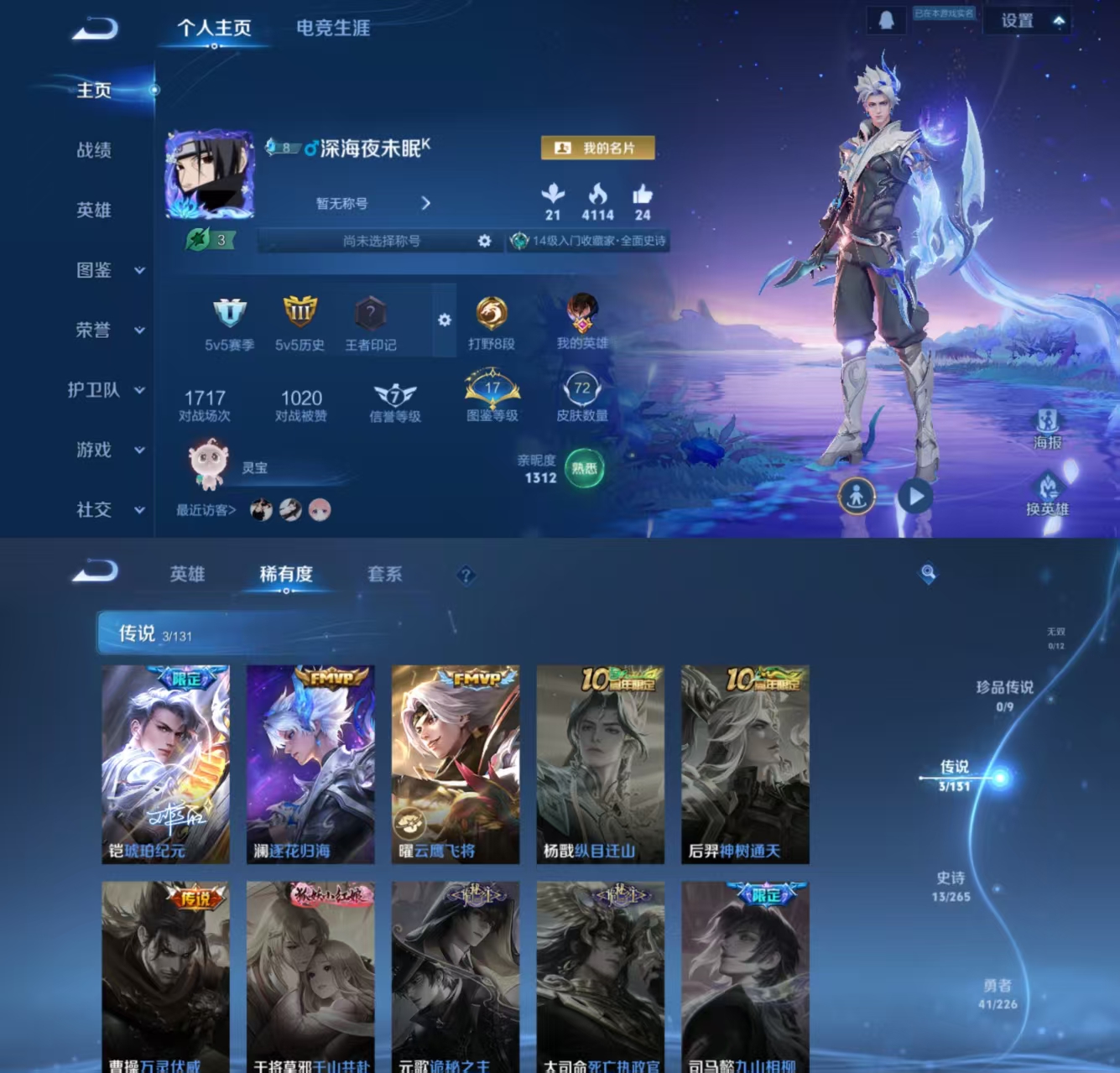Click the notification bell icon
This screenshot has height=1073, width=1120.
point(886,20)
